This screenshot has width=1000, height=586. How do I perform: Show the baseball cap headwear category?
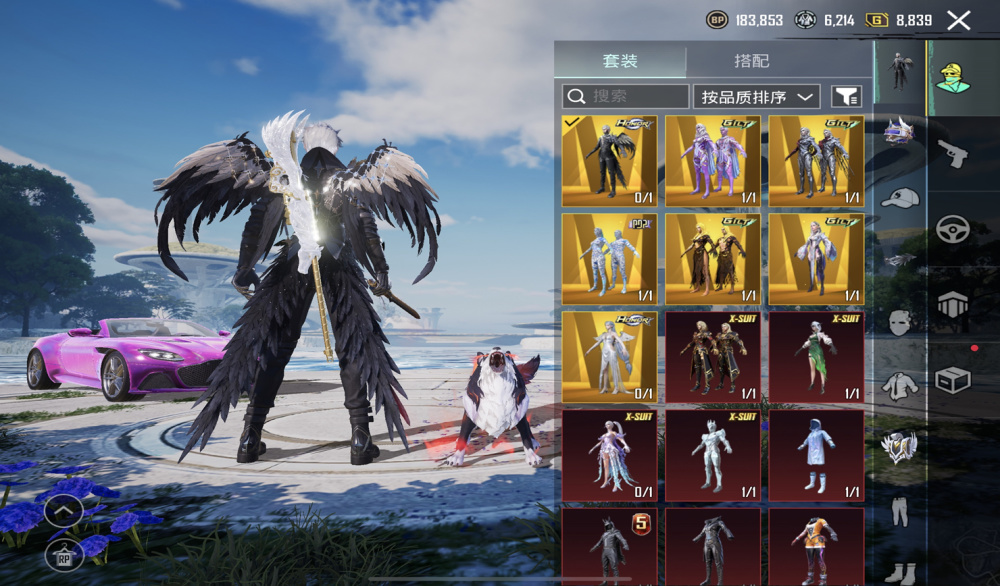point(899,197)
